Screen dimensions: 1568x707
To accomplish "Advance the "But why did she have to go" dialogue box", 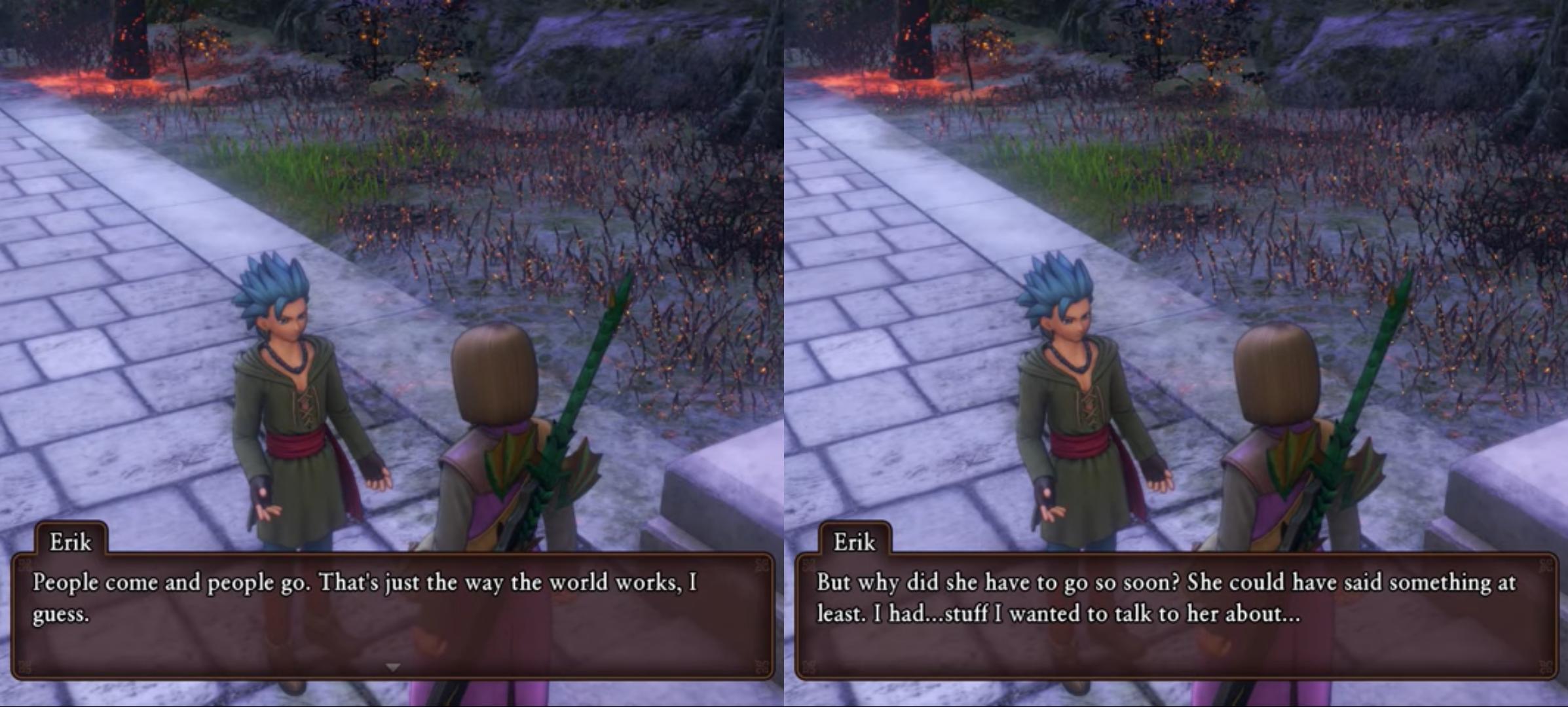I will (x=1176, y=615).
